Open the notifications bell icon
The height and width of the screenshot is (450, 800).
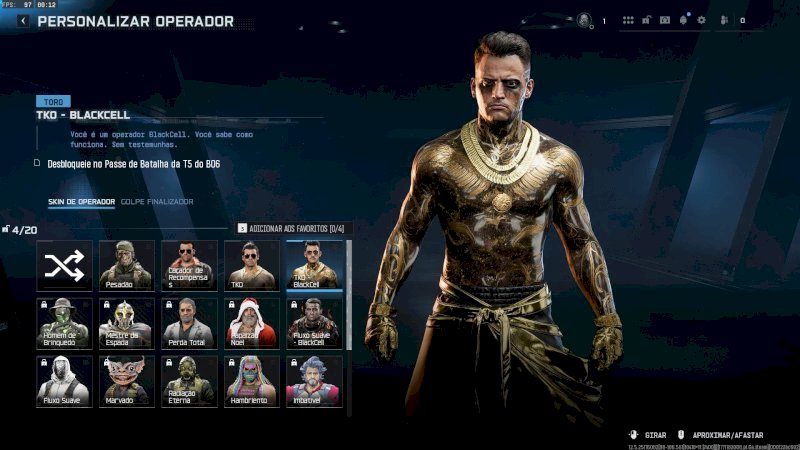point(684,20)
